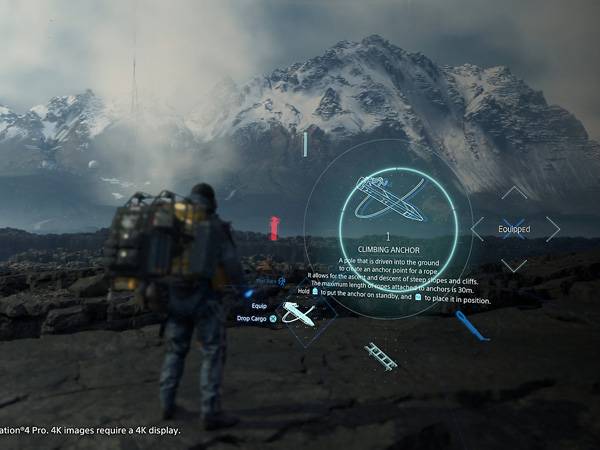Choose the Drop Cargo option
This screenshot has width=600, height=450.
point(256,318)
